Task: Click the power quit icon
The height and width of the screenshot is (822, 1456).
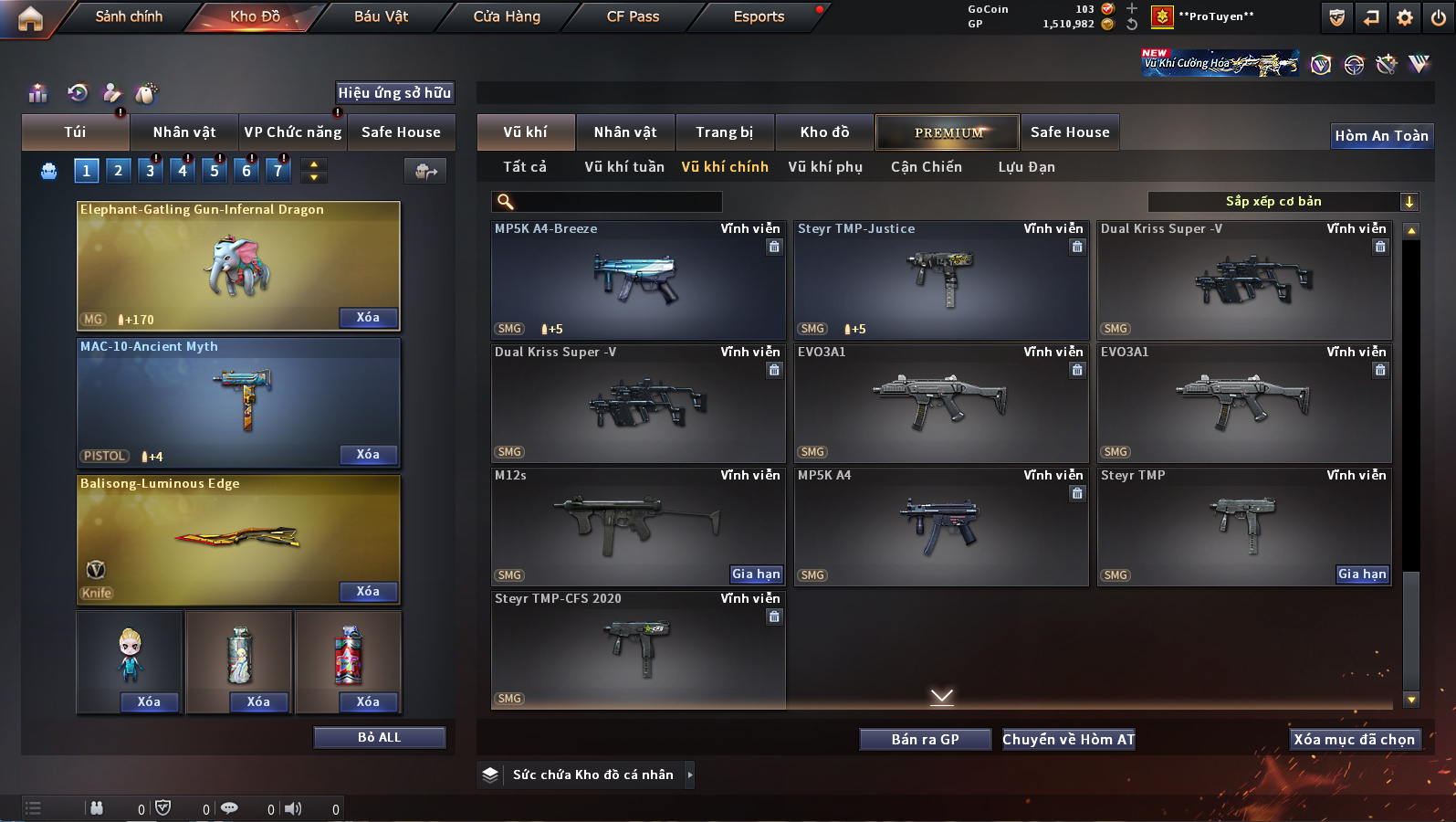Action: [1438, 17]
